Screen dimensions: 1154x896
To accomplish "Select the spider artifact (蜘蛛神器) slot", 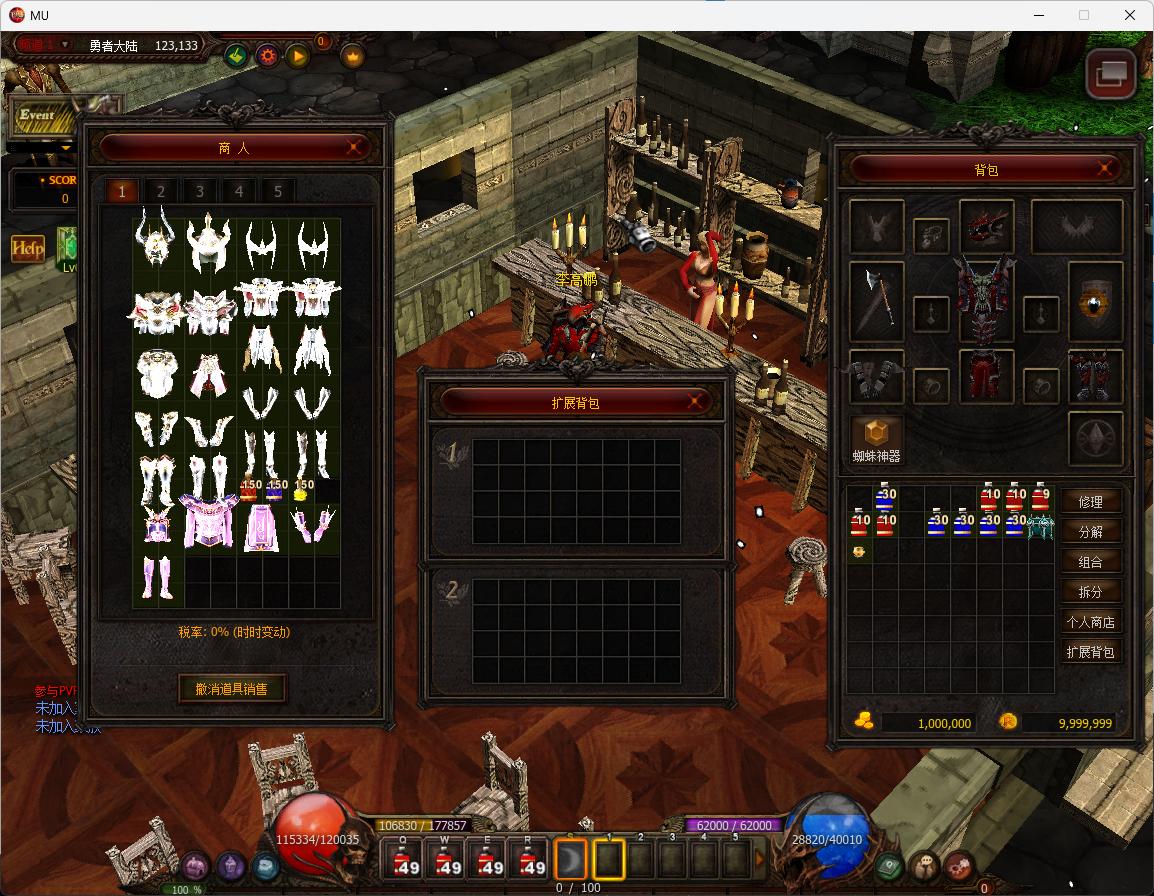I will point(876,436).
